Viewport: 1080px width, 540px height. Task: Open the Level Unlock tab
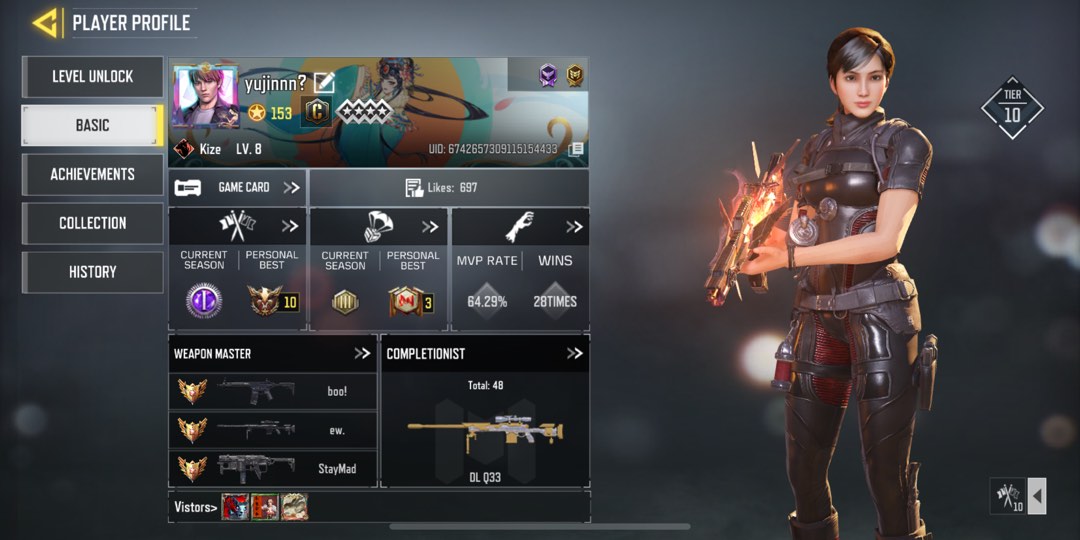click(x=92, y=77)
